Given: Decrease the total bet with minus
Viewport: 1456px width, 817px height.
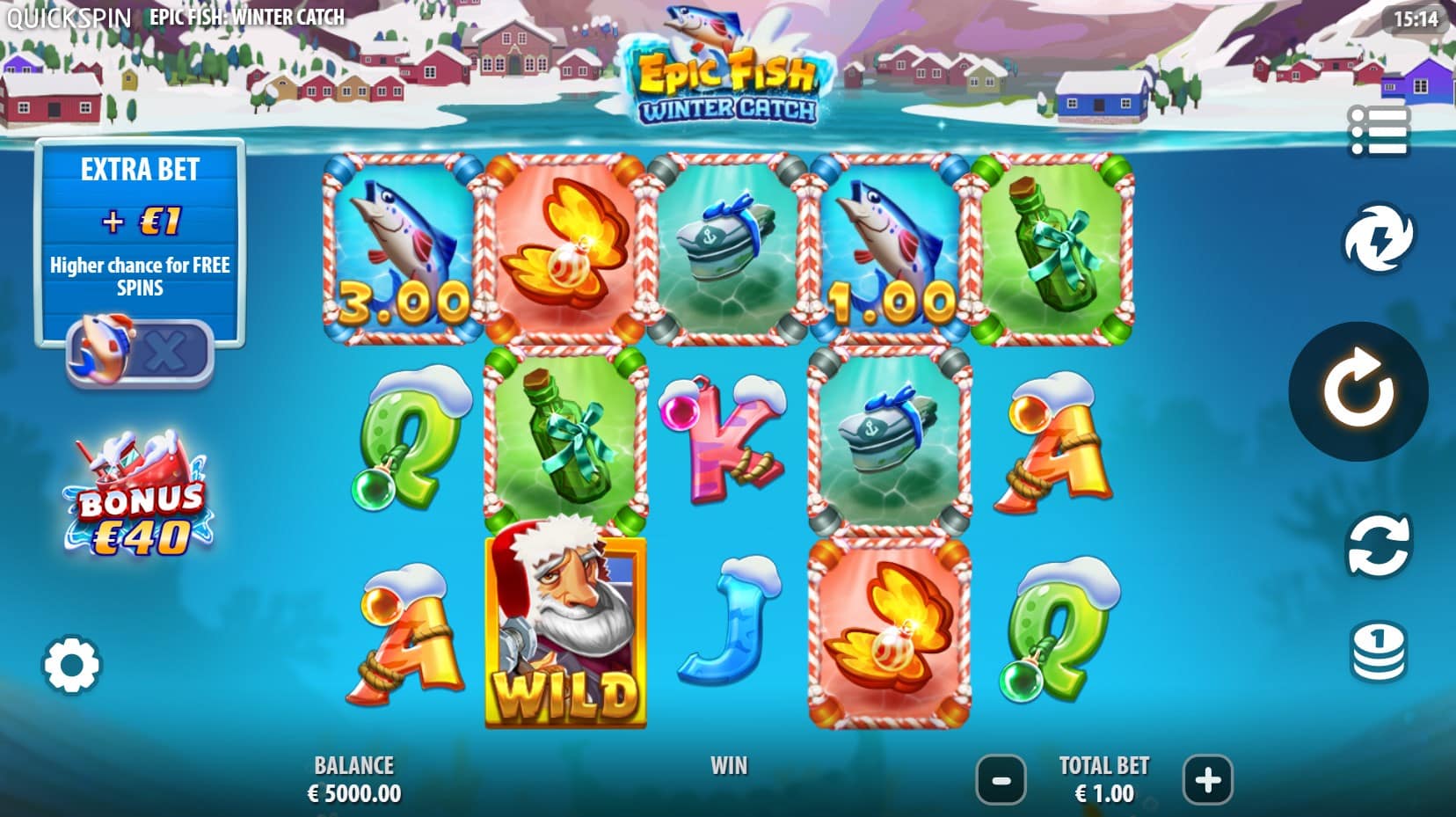Looking at the screenshot, I should [x=1001, y=779].
